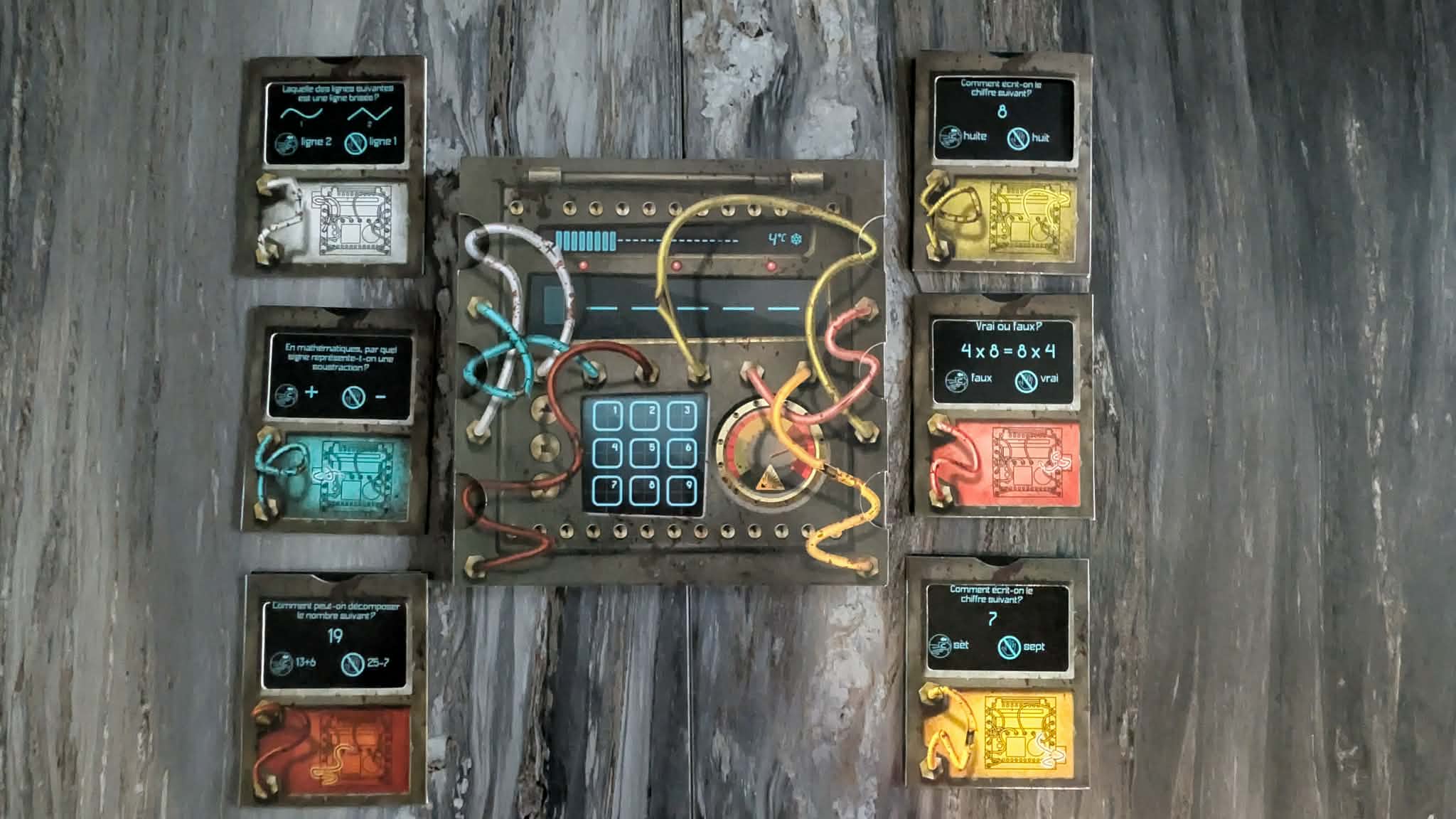Choose the "huite" spelling answer
This screenshot has width=1456, height=819.
click(x=964, y=136)
